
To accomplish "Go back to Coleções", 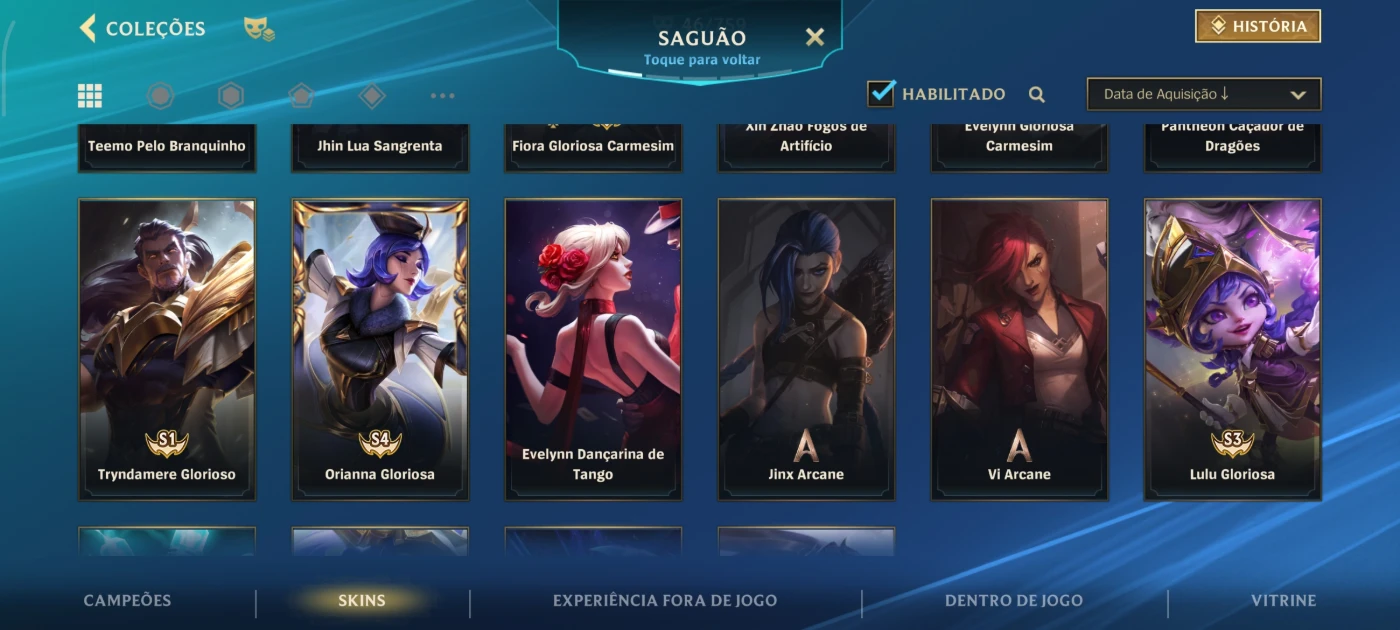I will pyautogui.click(x=142, y=28).
